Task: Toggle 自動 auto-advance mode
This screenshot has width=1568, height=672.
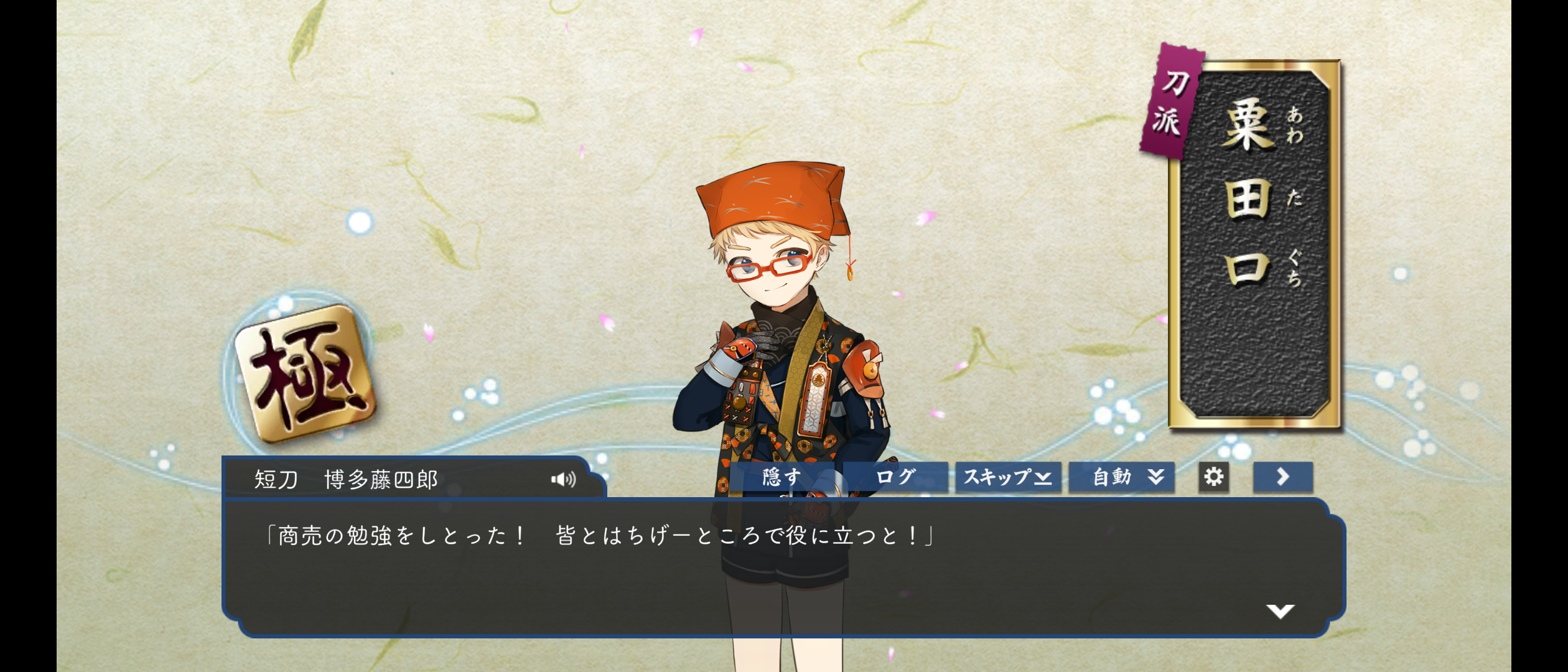Action: (x=1121, y=477)
